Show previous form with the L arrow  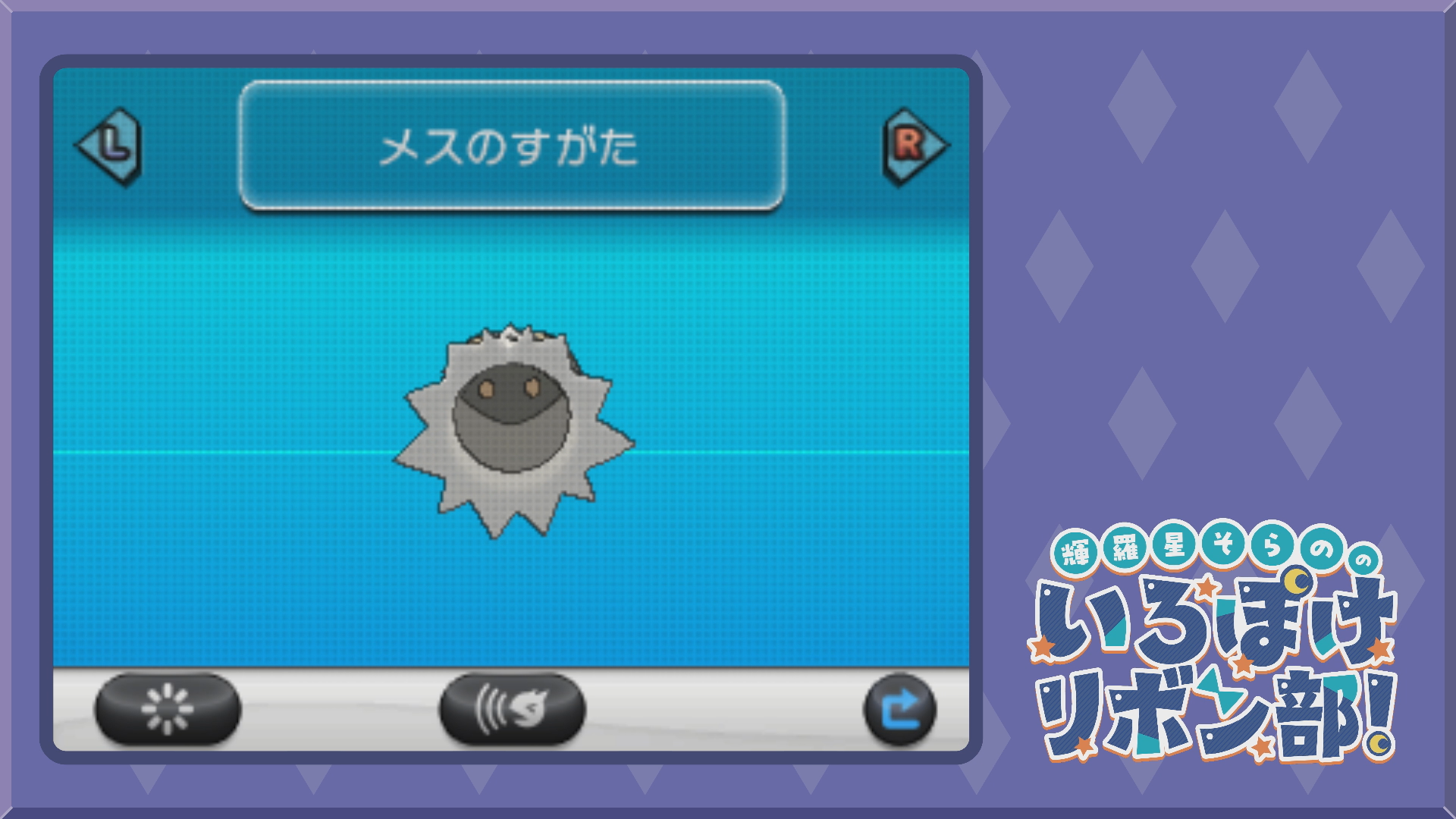(110, 146)
